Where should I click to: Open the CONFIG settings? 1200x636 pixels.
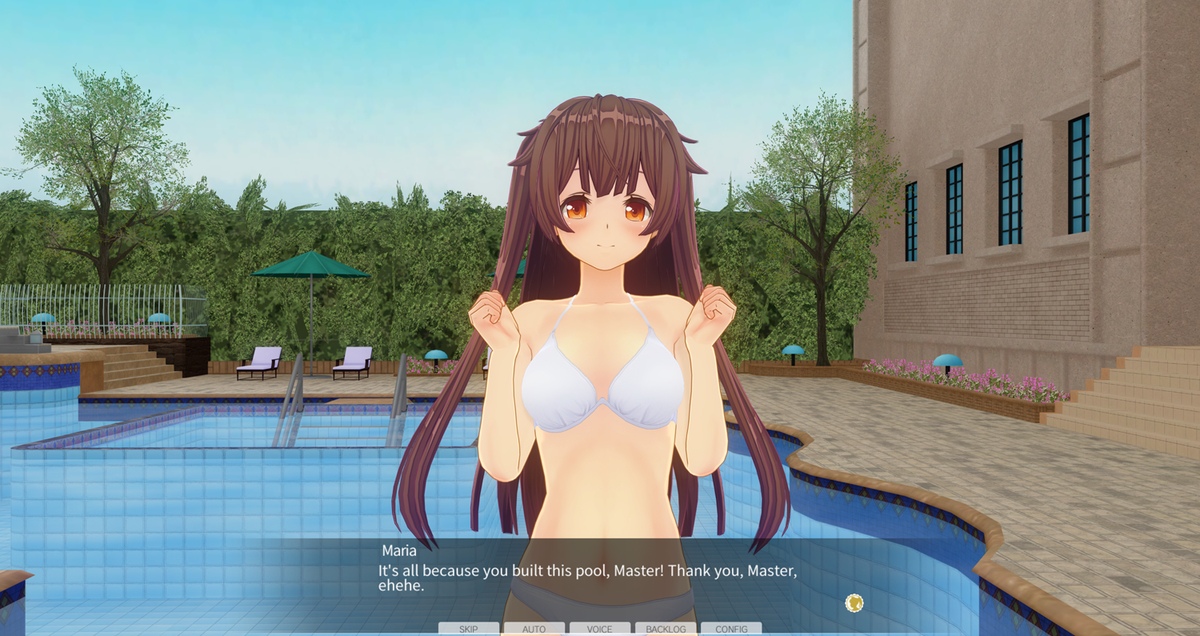[731, 629]
